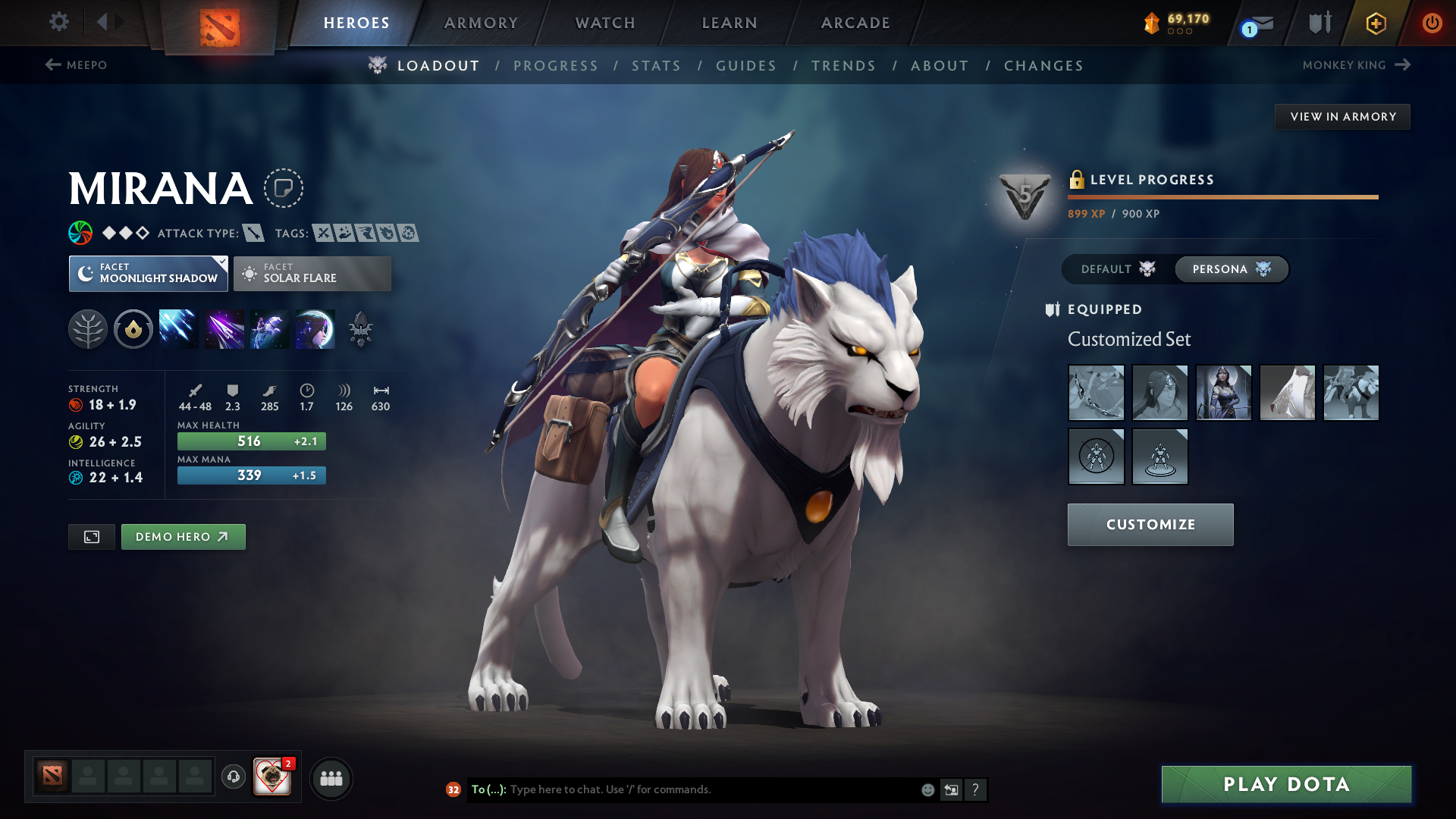Select the Sacred Arrow ability icon
Screen dimensions: 1456x819
pyautogui.click(x=224, y=328)
